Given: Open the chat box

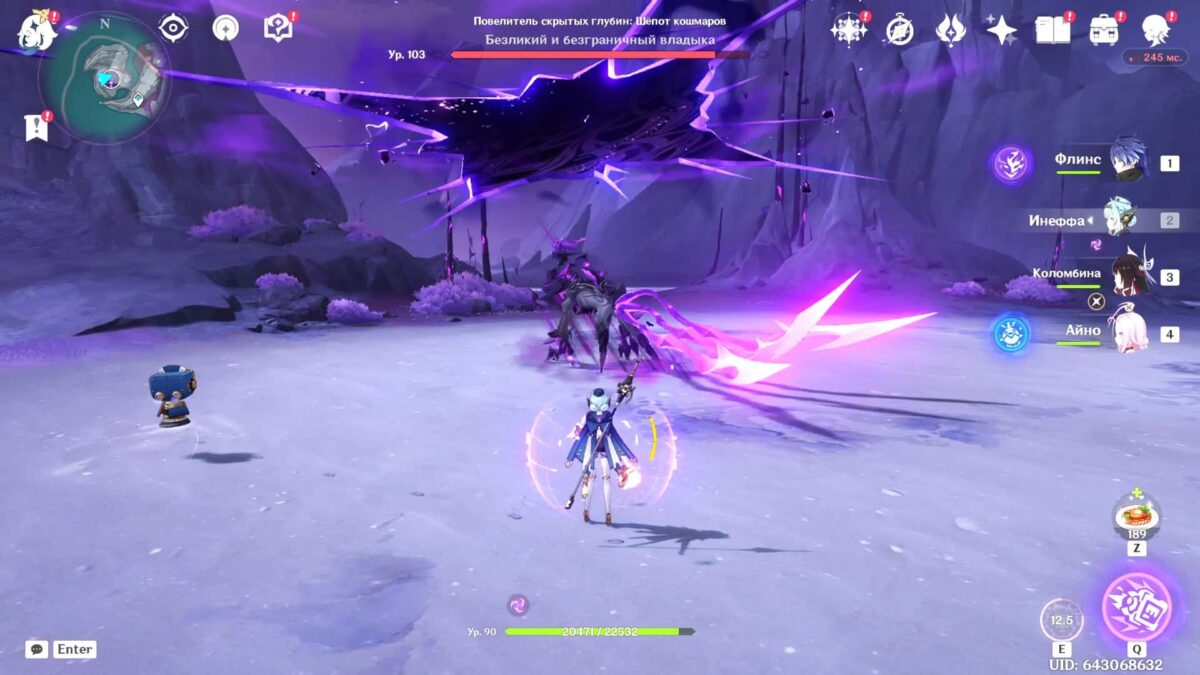Looking at the screenshot, I should click(37, 649).
